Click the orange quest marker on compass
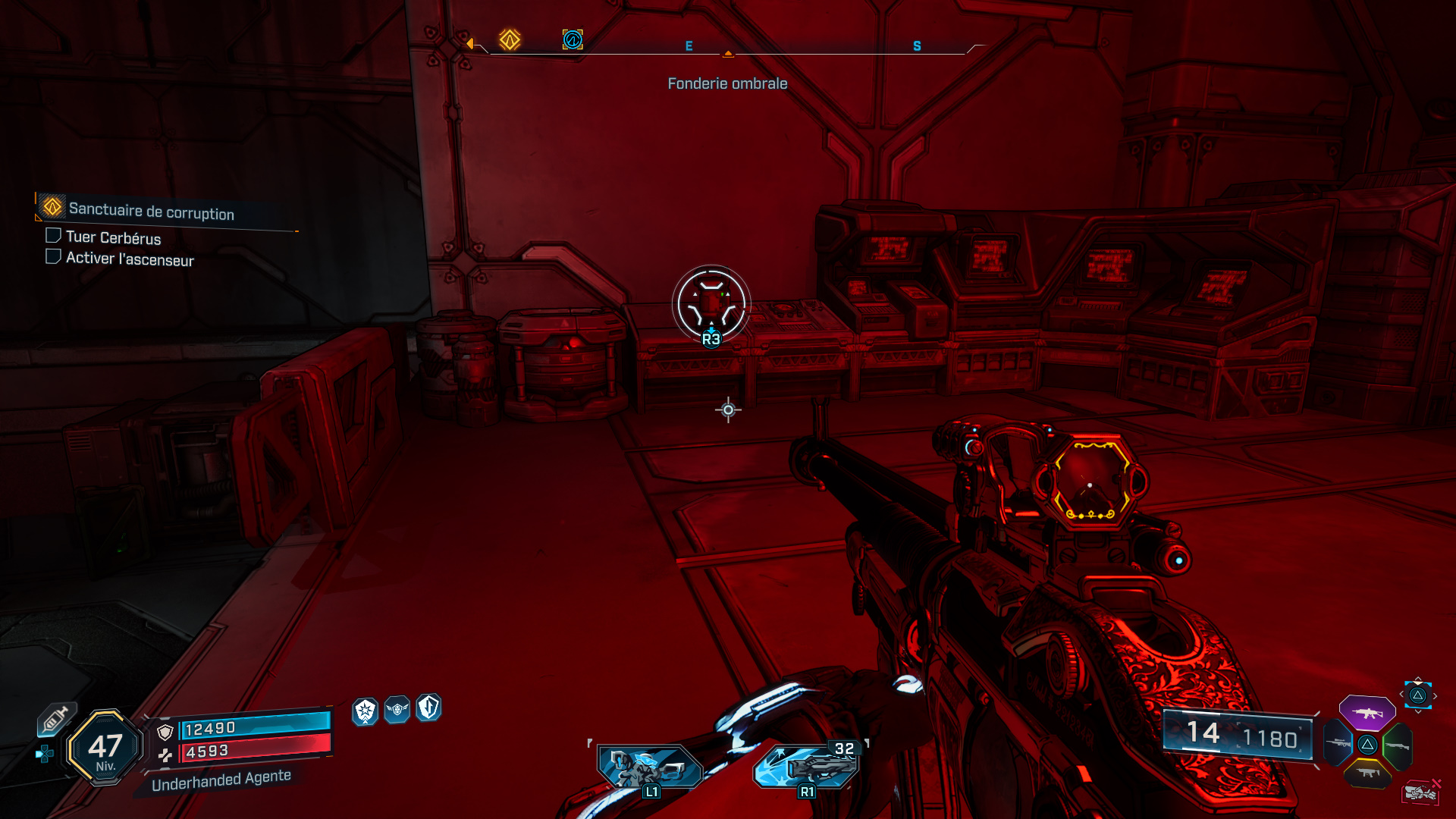Image resolution: width=1456 pixels, height=819 pixels. (510, 39)
